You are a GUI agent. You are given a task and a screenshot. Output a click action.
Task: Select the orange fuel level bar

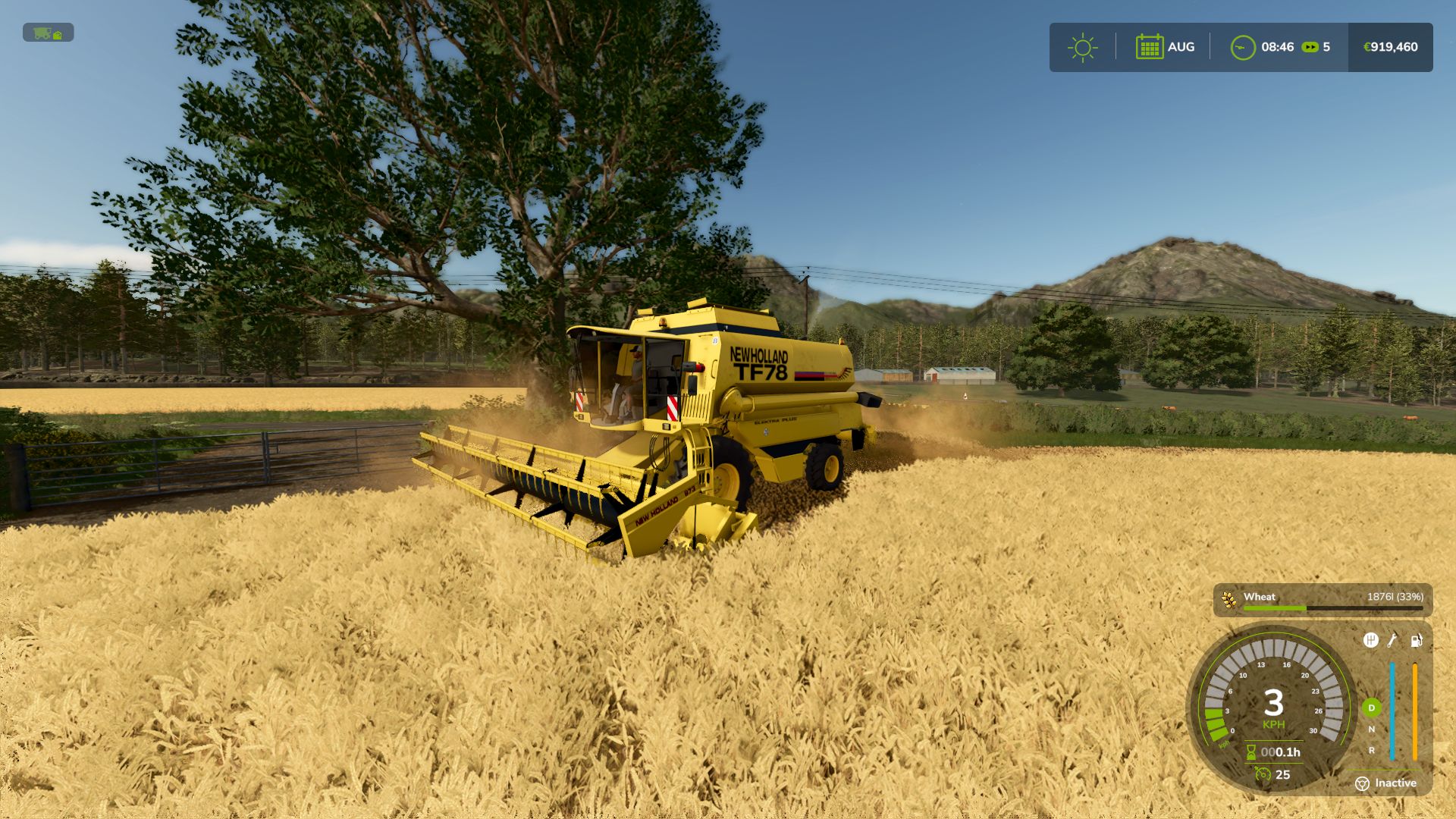coord(1415,709)
